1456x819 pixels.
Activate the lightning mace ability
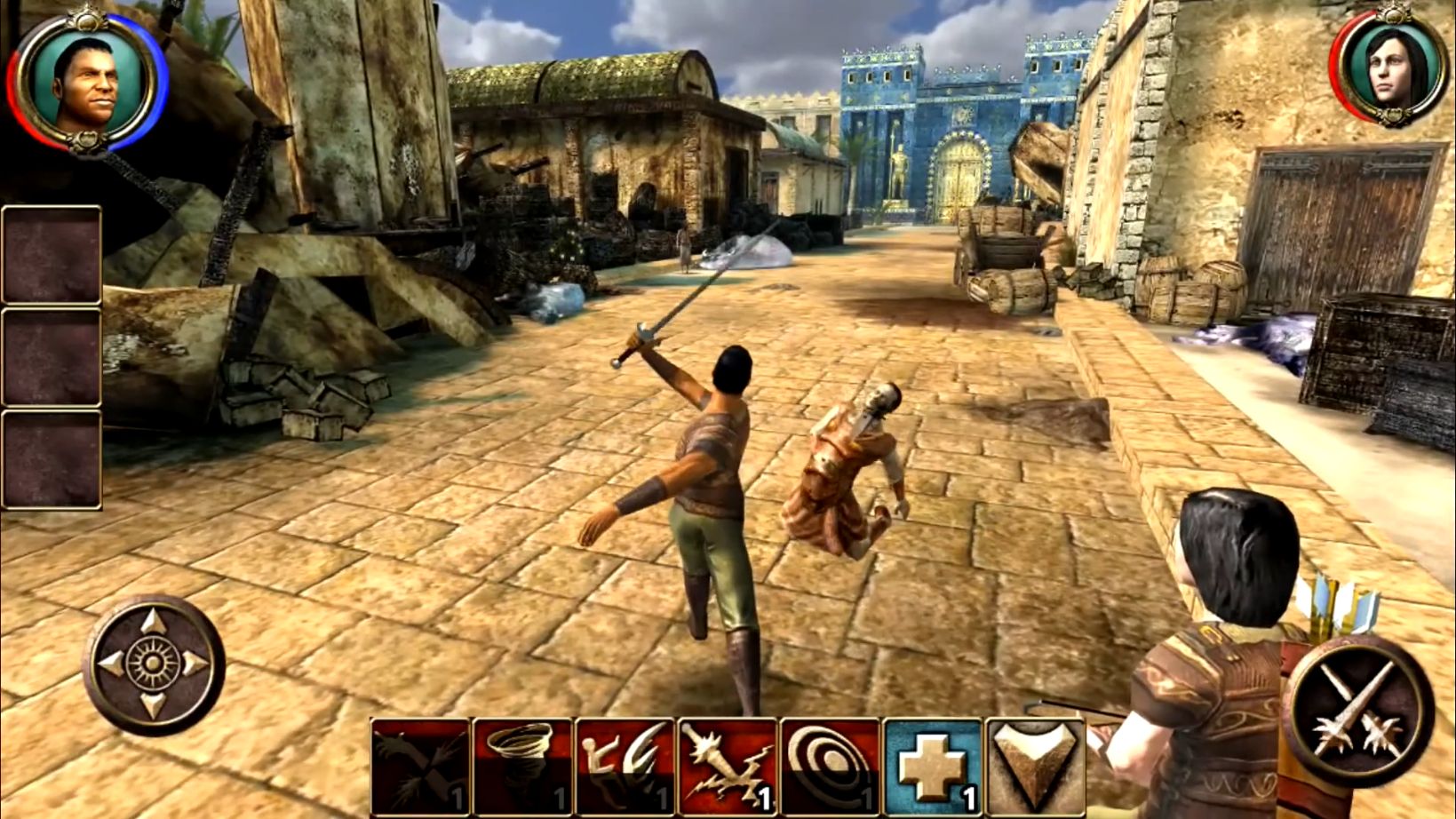click(728, 767)
